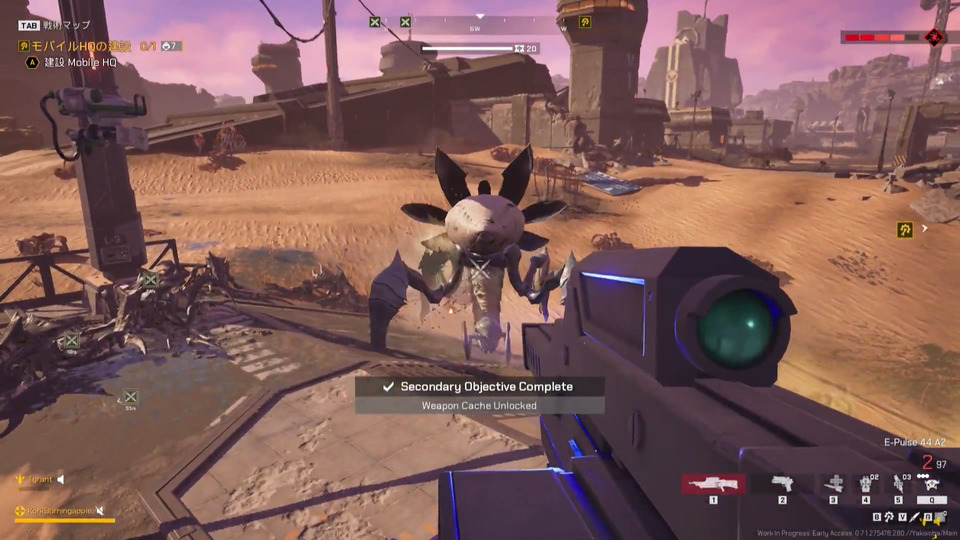
Task: Select the turret gadget in slot 3
Action: click(833, 484)
